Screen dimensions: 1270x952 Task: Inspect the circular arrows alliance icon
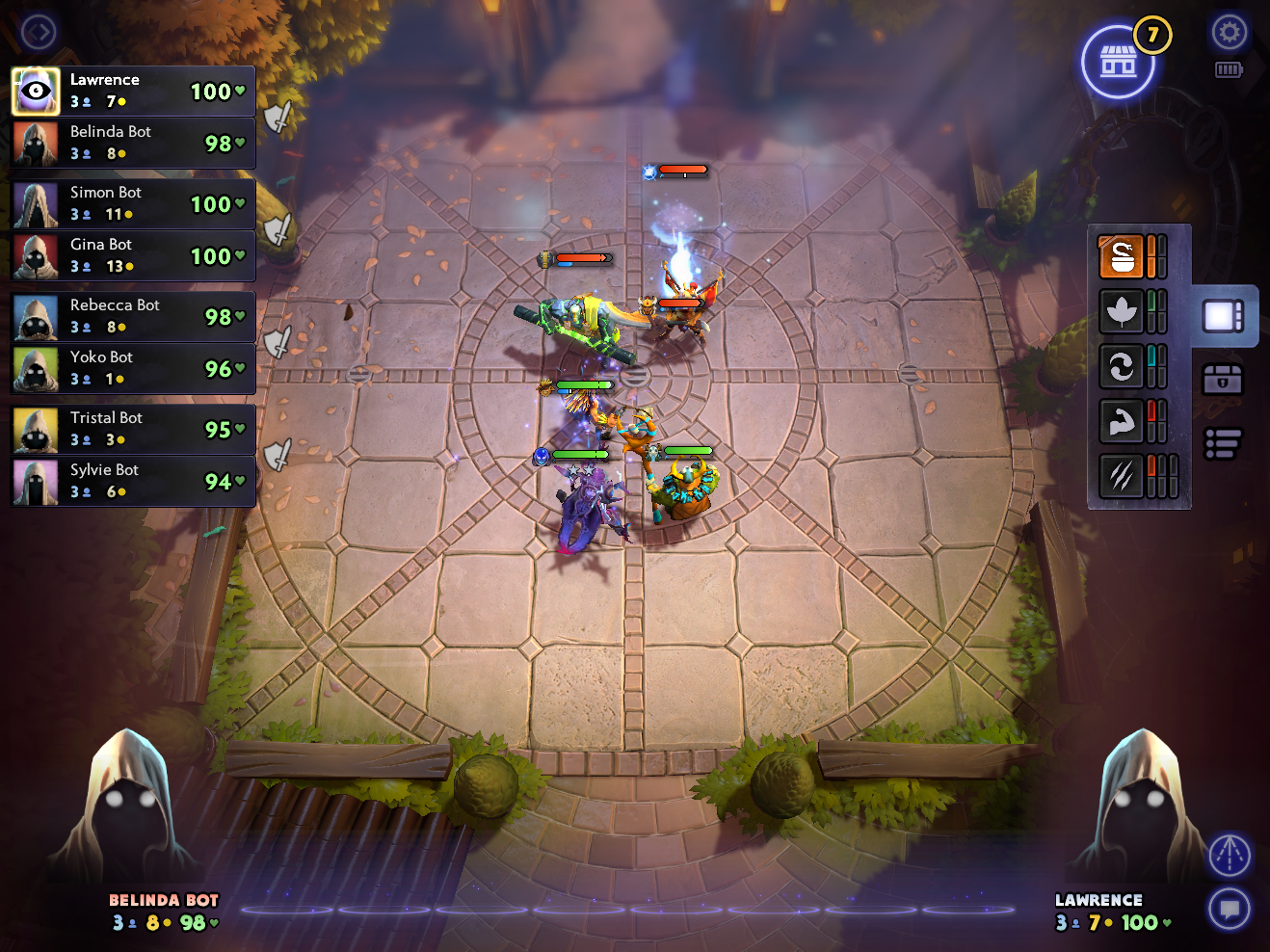click(1121, 366)
